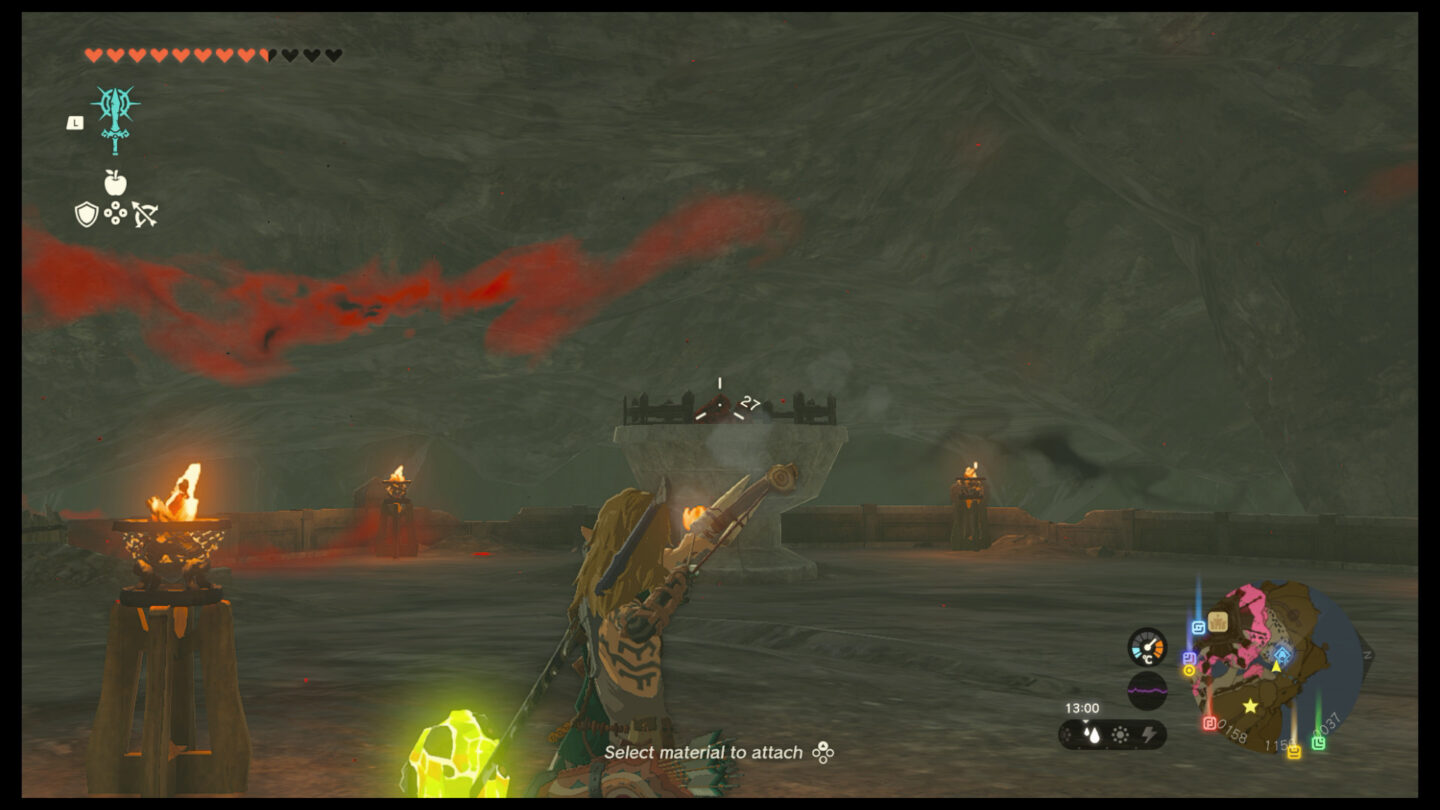The height and width of the screenshot is (810, 1440).
Task: Click the purple shrine marker on minimap
Action: pos(1189,658)
